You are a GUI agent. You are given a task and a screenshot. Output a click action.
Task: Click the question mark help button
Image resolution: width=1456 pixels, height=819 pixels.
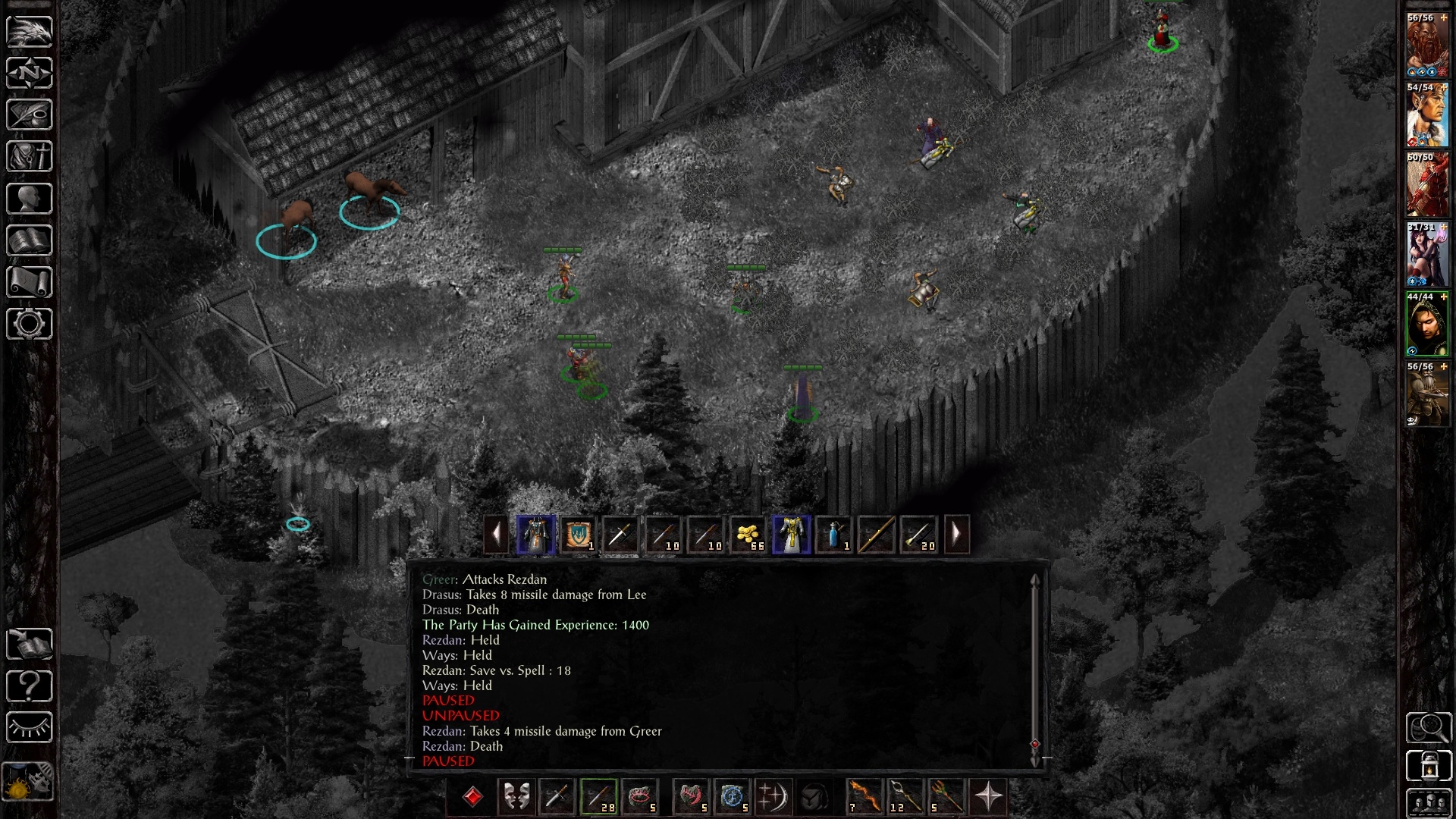[x=30, y=686]
